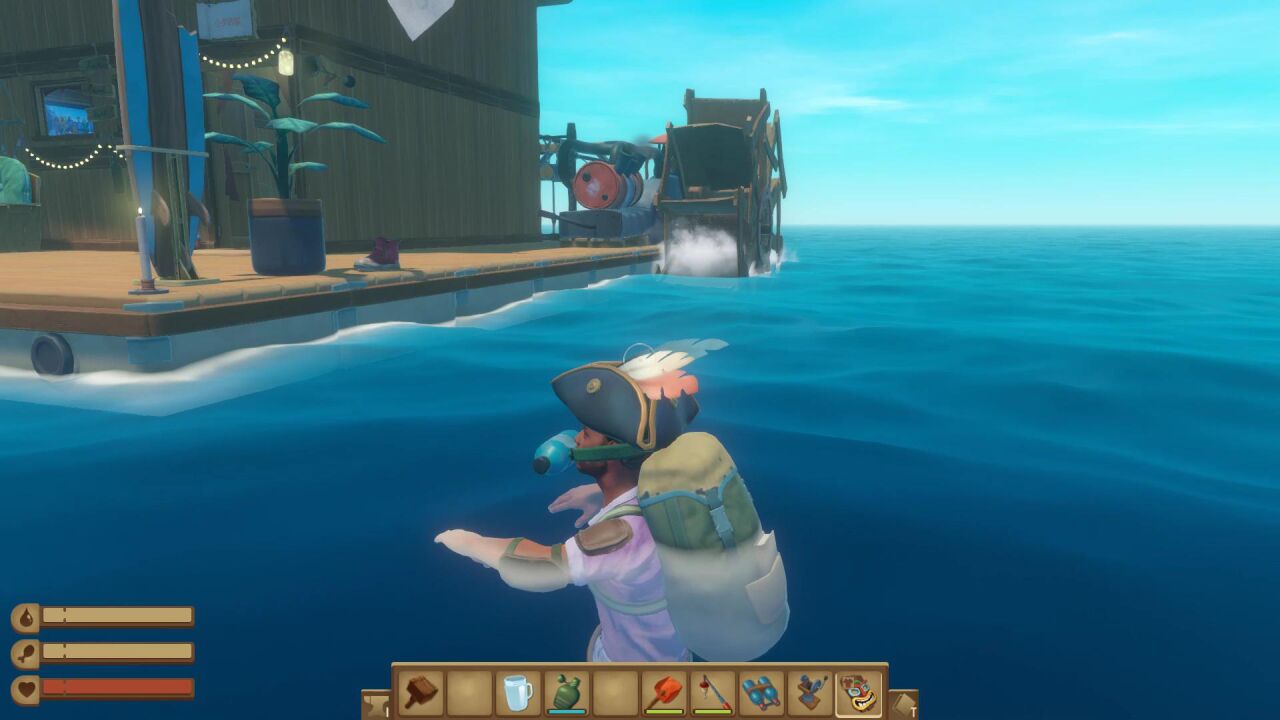Viewport: 1280px width, 720px height.
Task: Select the building hammer hotbar slot
Action: 421,692
